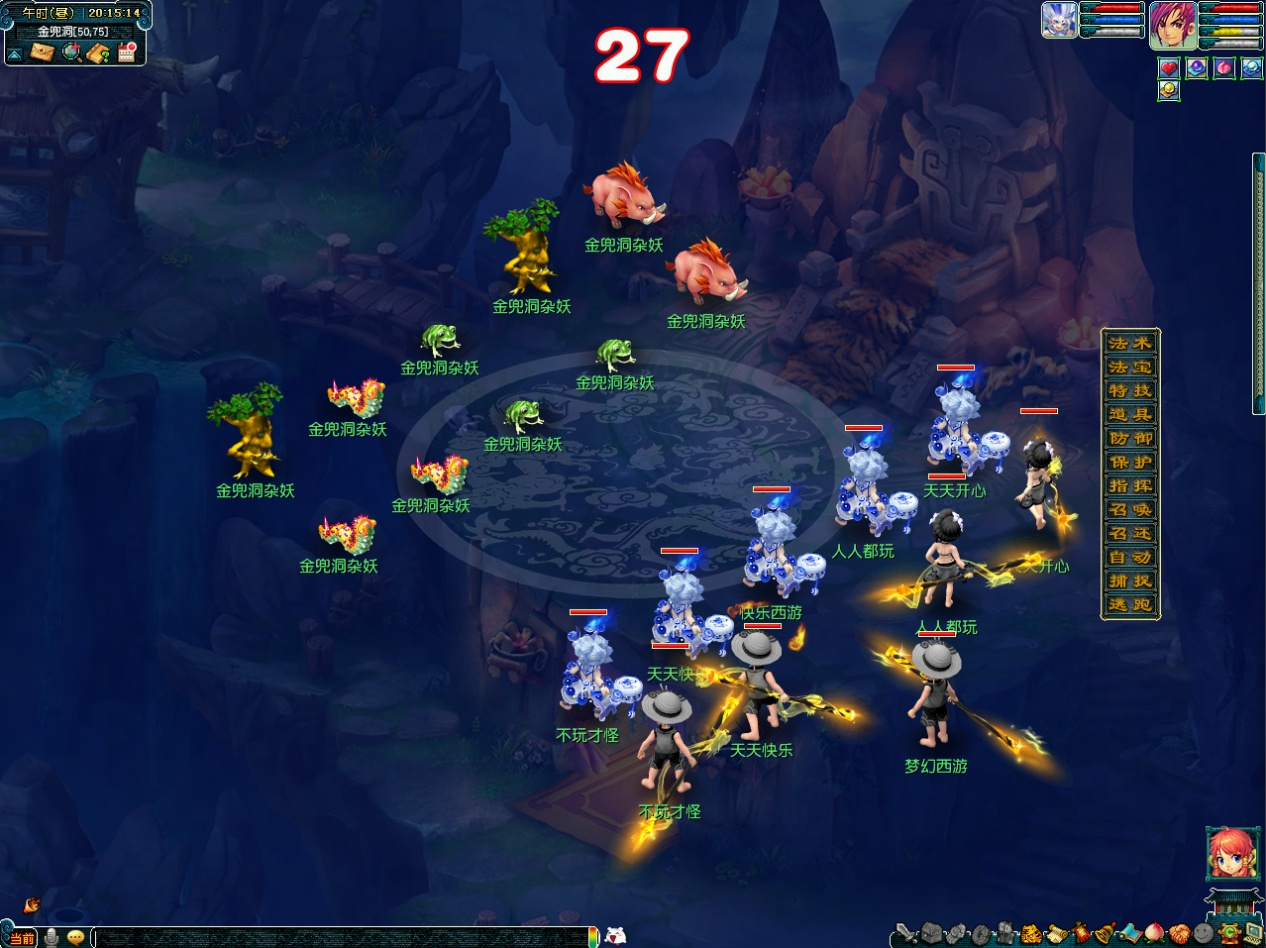Click the purple-haired character portrait
This screenshot has width=1266, height=948.
tap(1172, 24)
